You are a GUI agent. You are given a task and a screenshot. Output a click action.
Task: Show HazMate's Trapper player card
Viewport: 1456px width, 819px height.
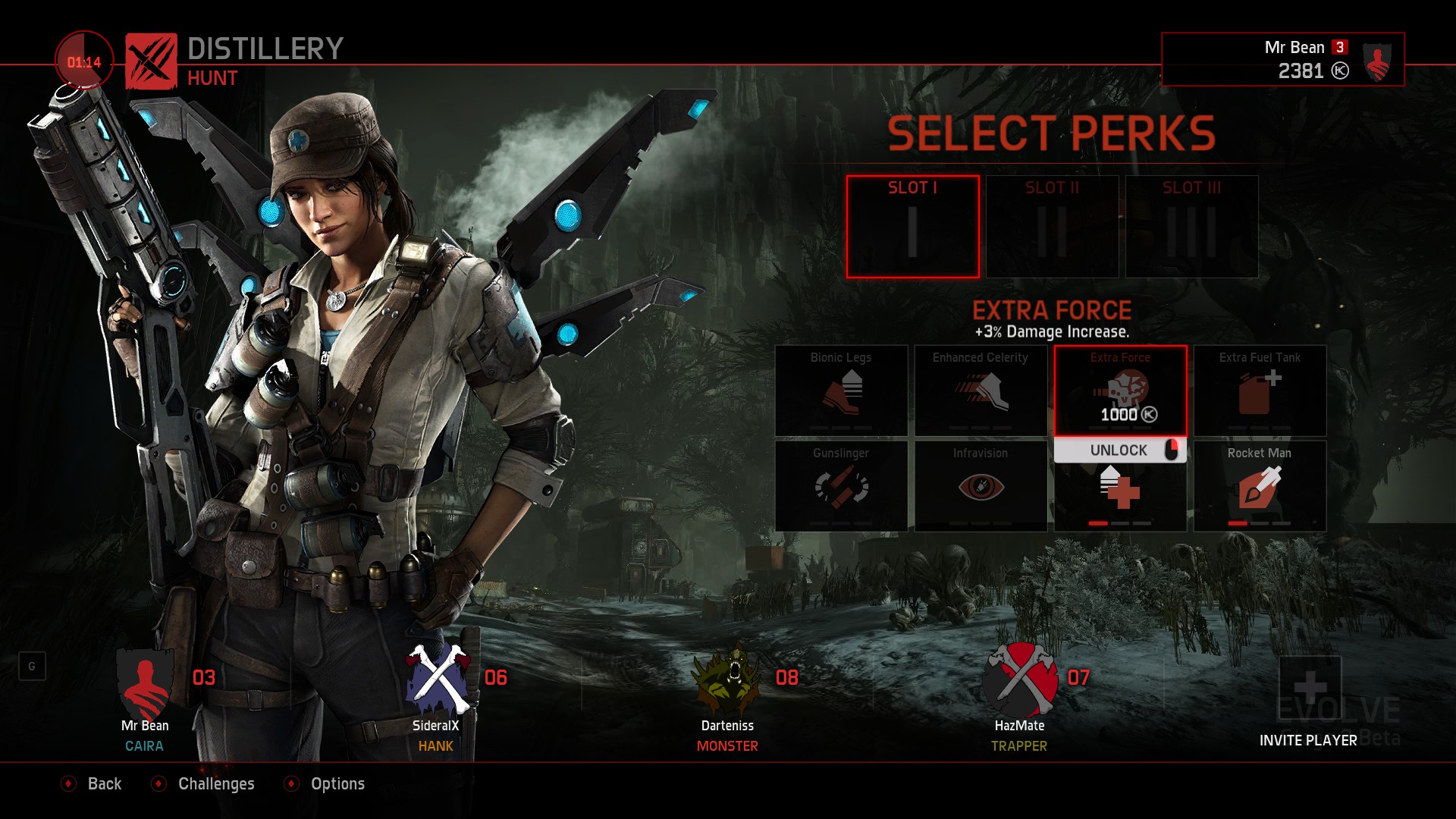(x=1020, y=699)
